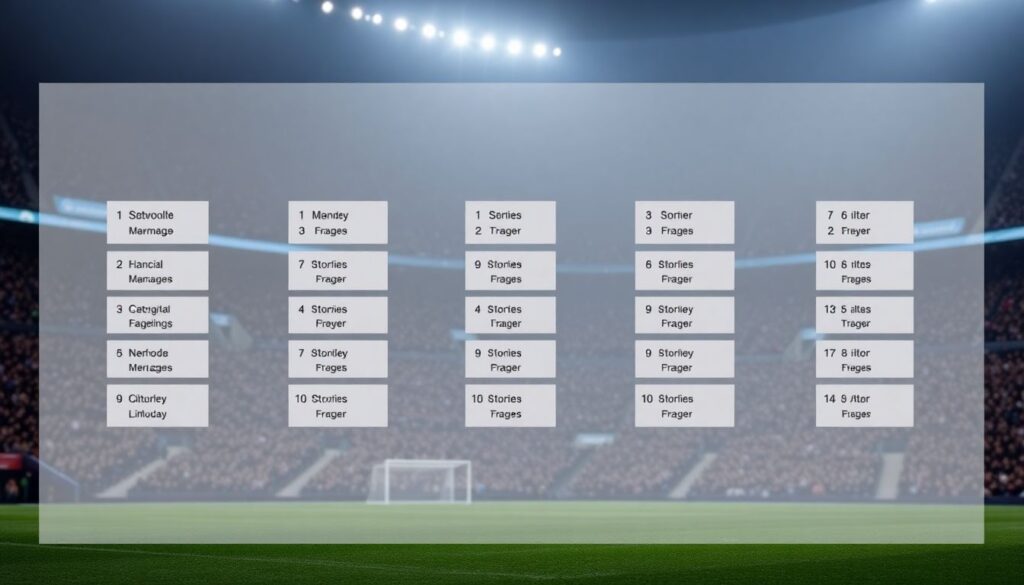Screen dimensions: 1024x585
Task: Select the '7 Stonlley Frages' row
Action: click(x=337, y=360)
